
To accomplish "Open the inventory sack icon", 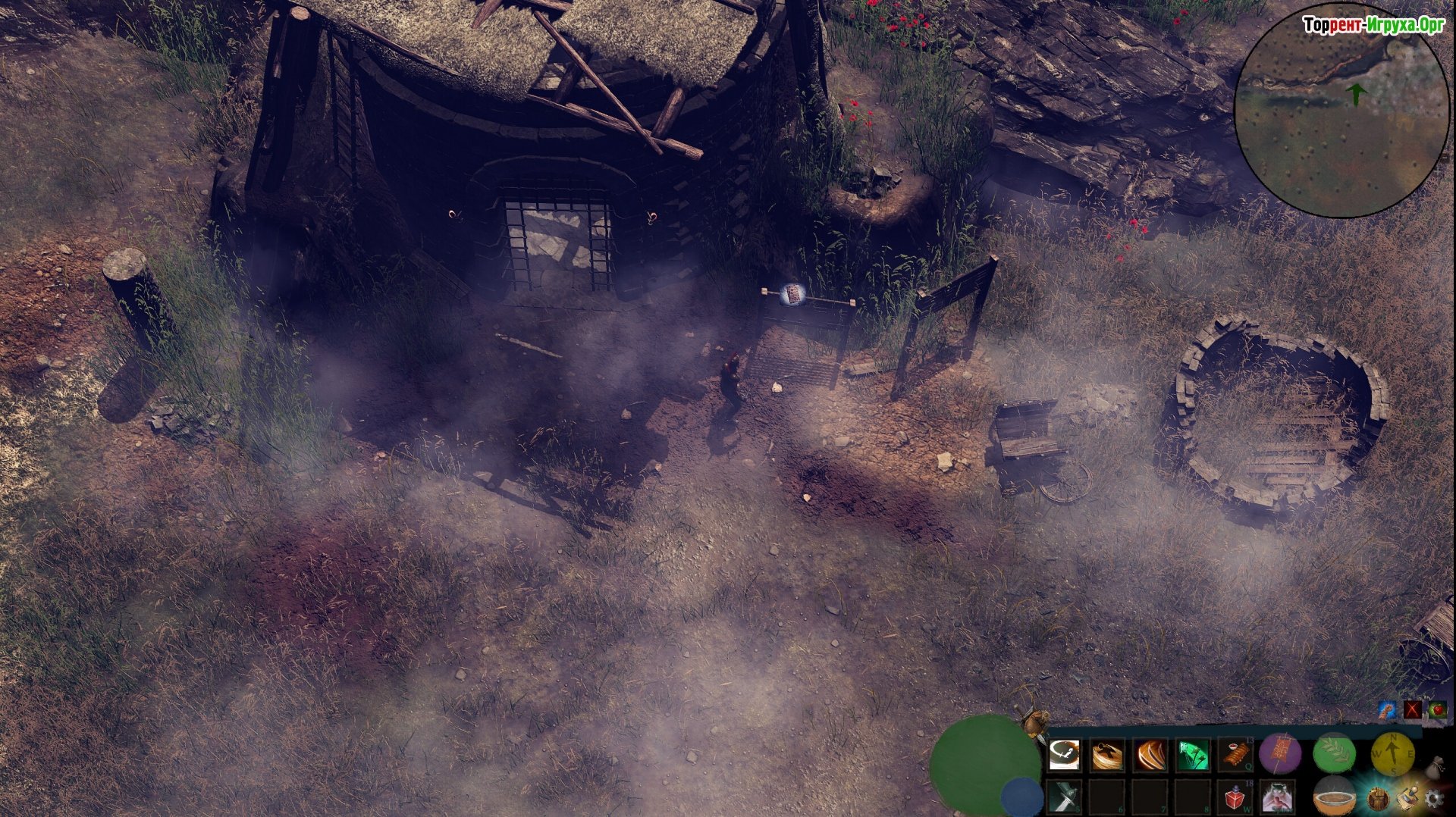I will 1436,767.
